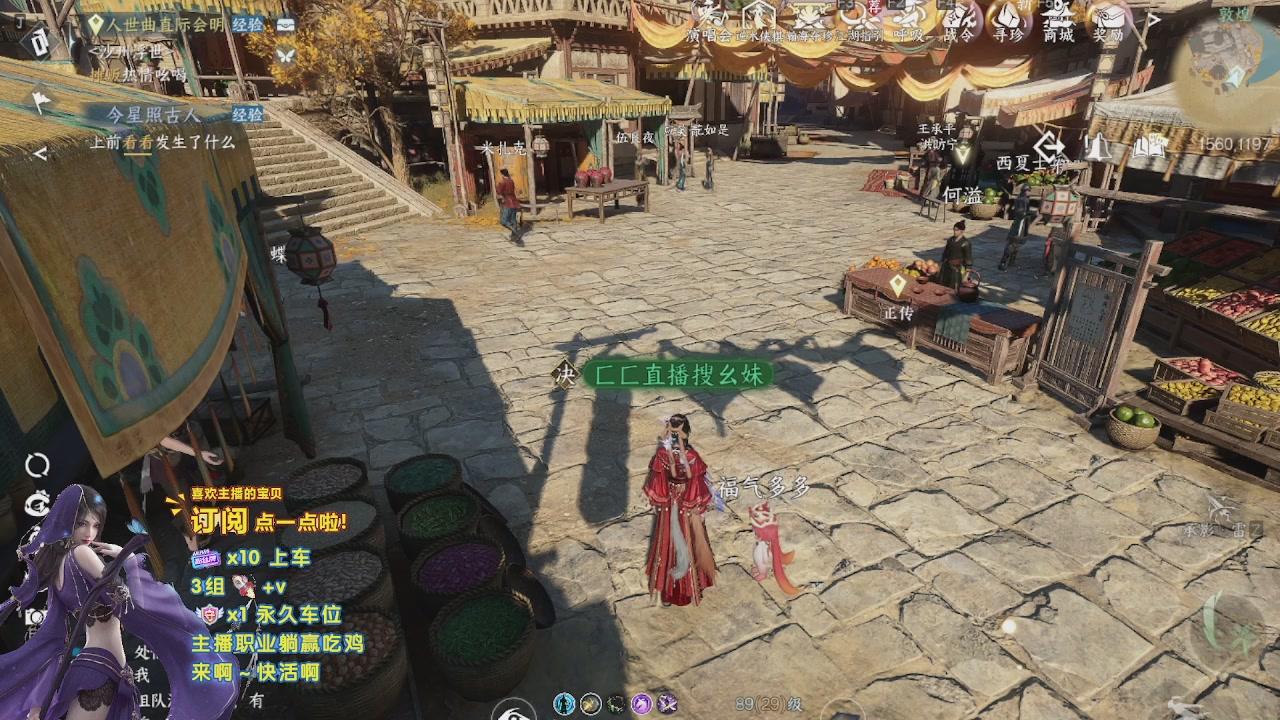This screenshot has width=1280, height=720.
Task: Open the 战令 battle pass menu
Action: [x=960, y=19]
